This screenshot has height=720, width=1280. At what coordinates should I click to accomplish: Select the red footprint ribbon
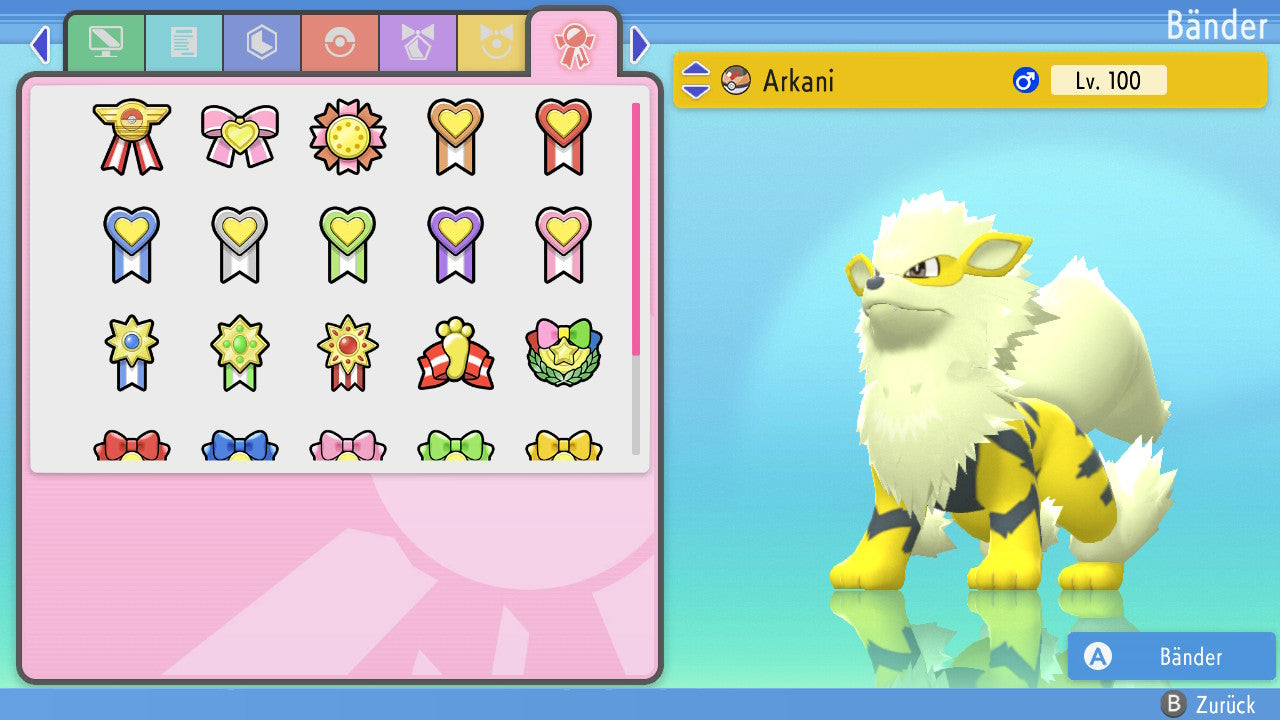click(456, 354)
